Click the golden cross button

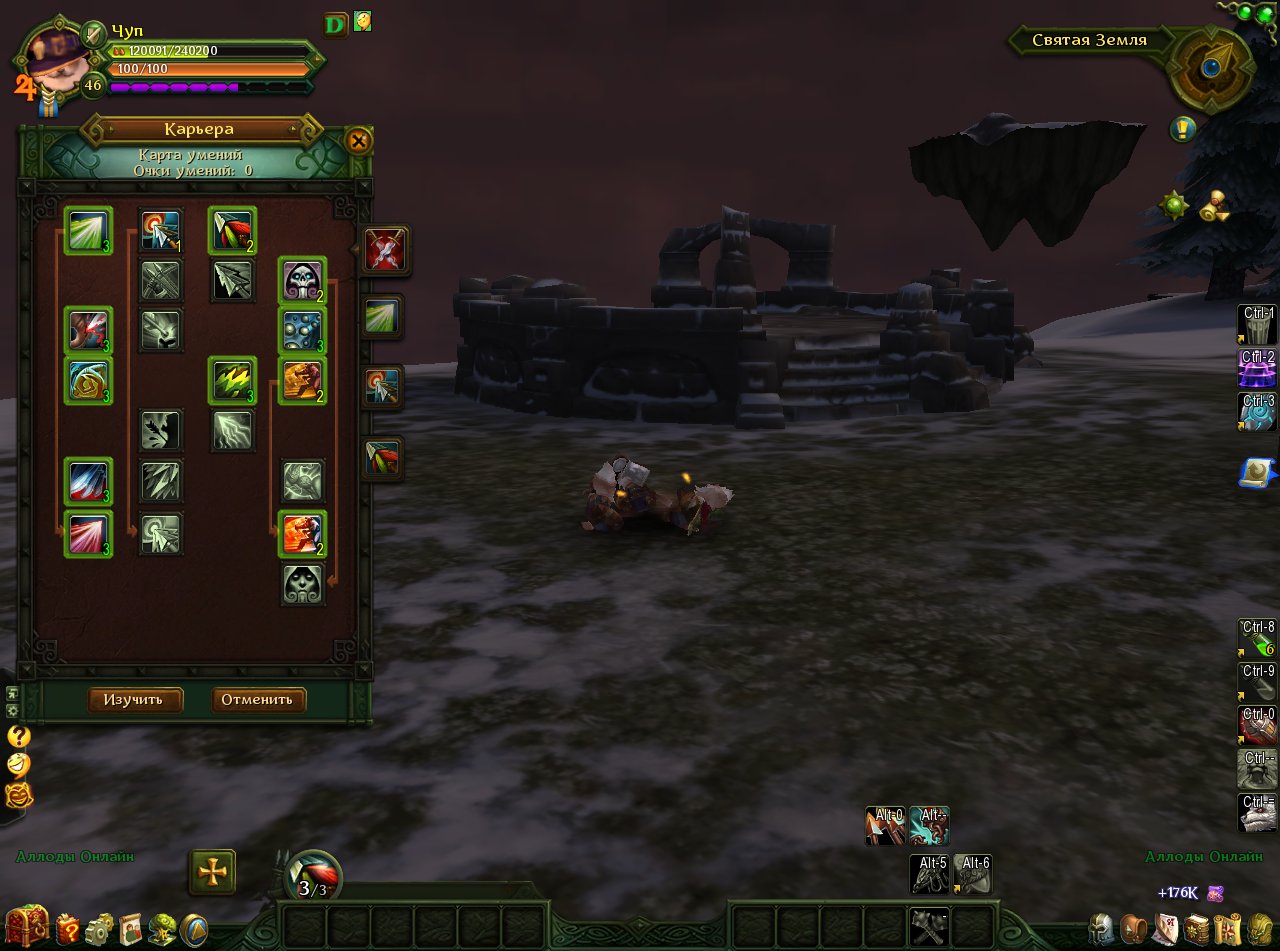tap(213, 872)
